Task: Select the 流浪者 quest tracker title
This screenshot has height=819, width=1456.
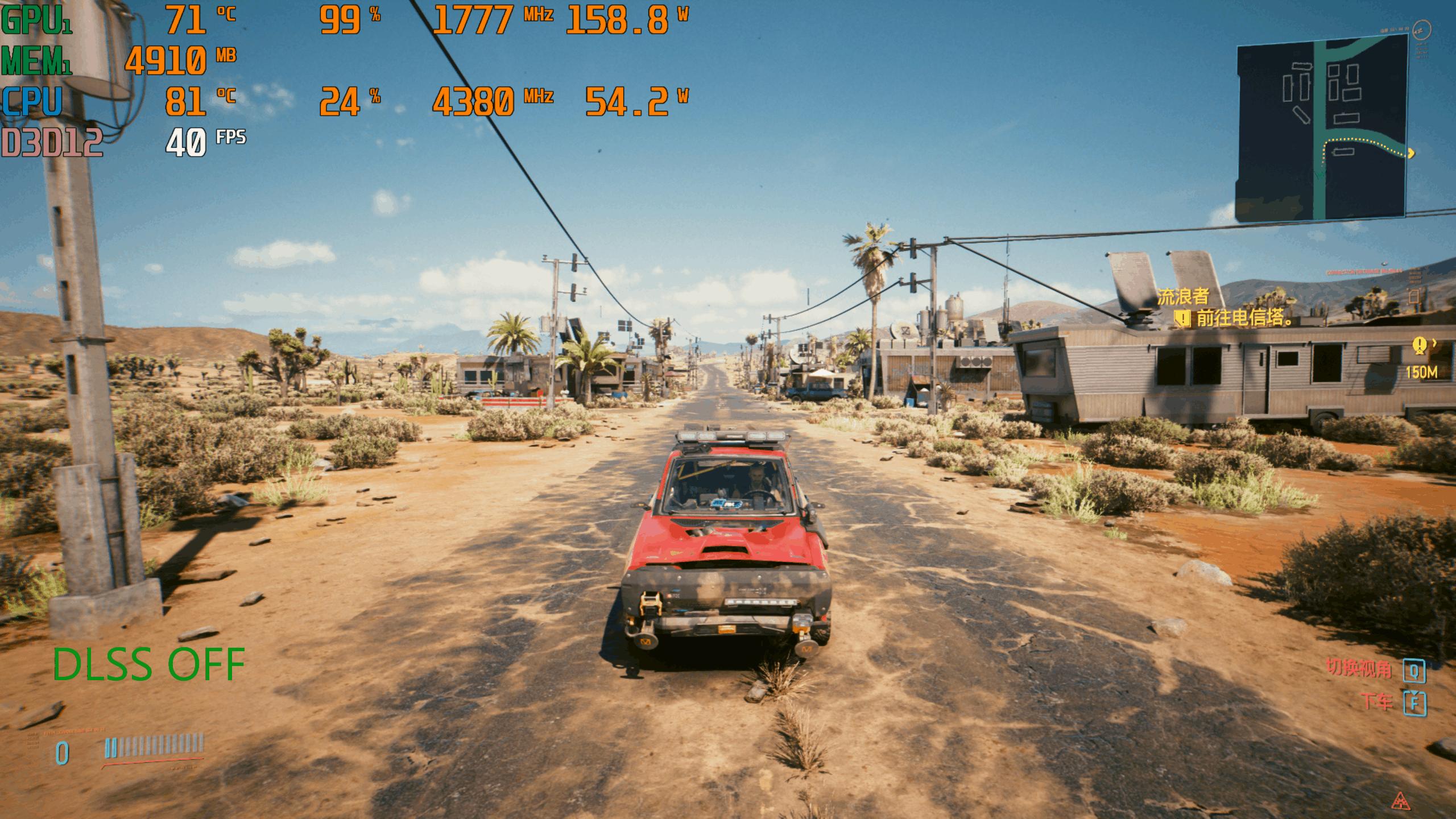Action: click(1183, 296)
